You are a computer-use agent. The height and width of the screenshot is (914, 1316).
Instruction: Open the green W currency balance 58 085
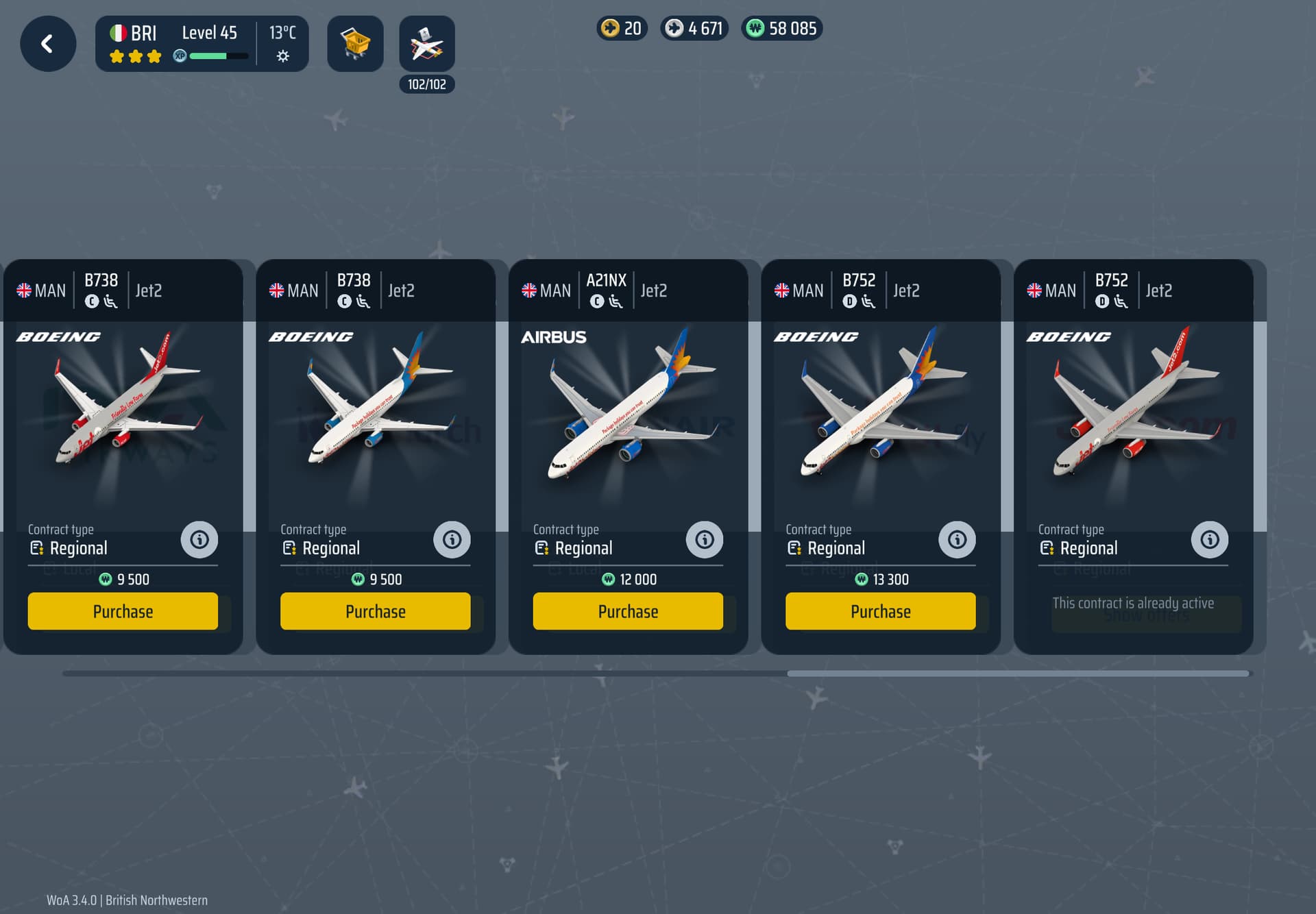(782, 29)
